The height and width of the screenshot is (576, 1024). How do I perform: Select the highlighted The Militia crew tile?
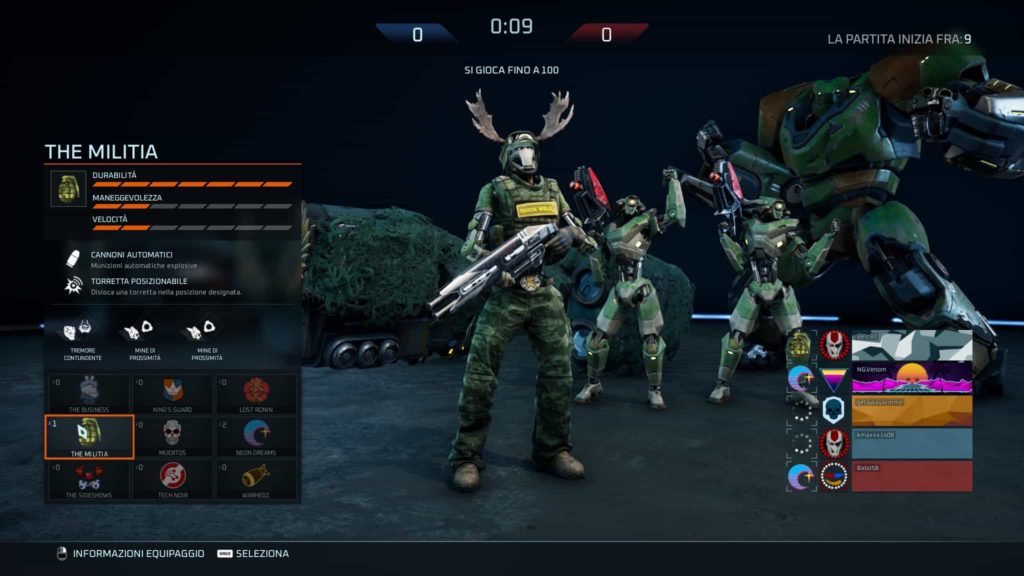click(89, 437)
